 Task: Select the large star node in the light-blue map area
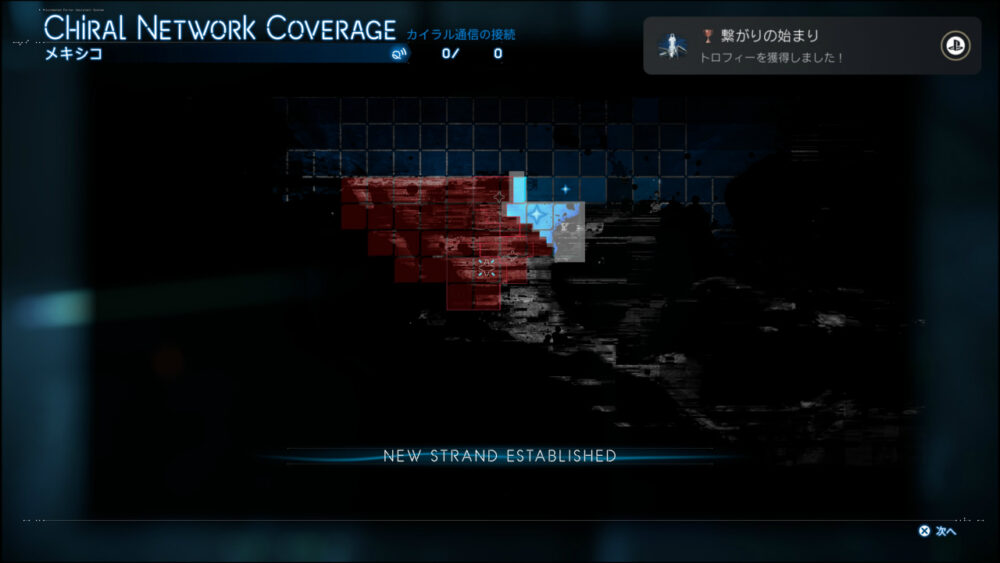click(539, 214)
